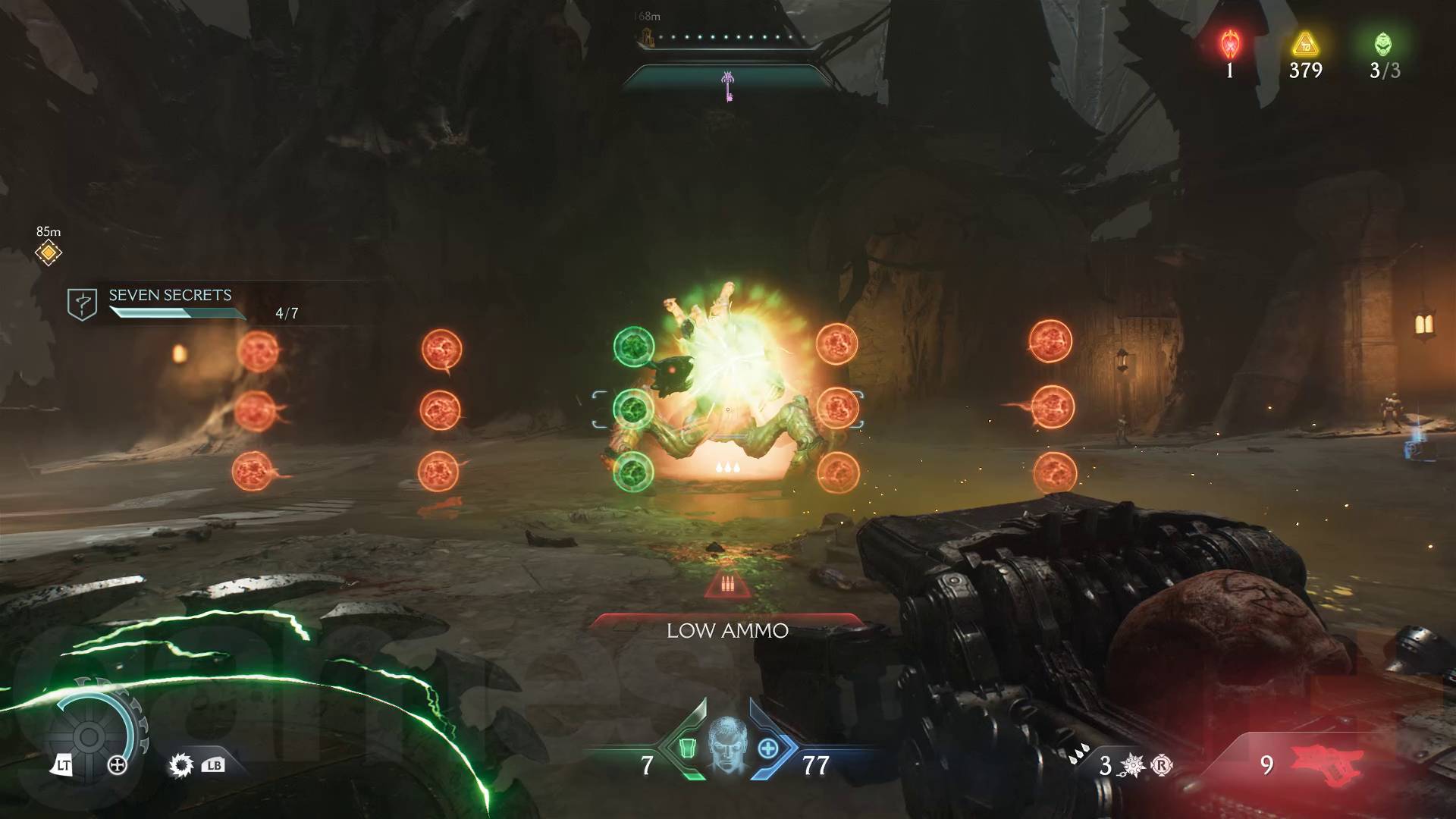The image size is (1456, 819).
Task: Click the blue health cross icon
Action: pos(767,748)
